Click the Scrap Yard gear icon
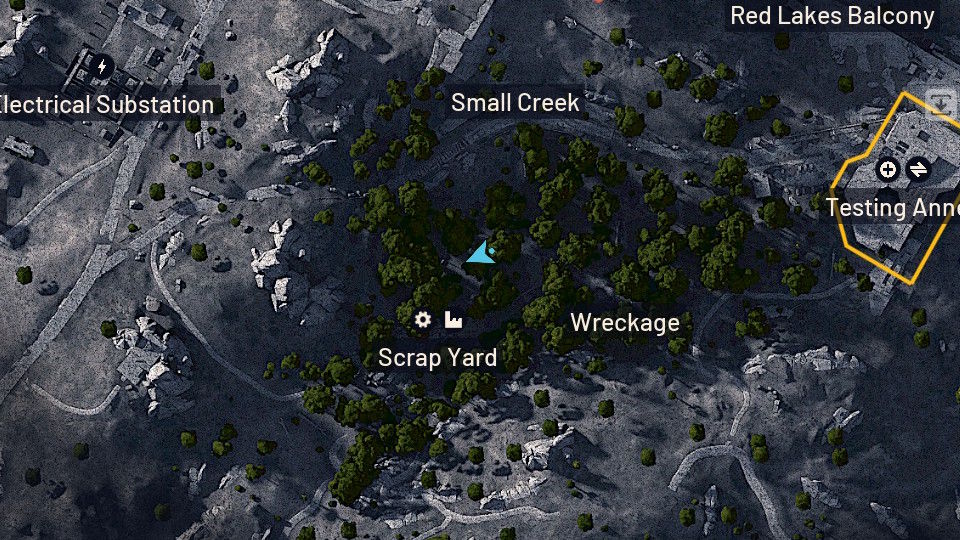This screenshot has width=960, height=540. click(423, 320)
